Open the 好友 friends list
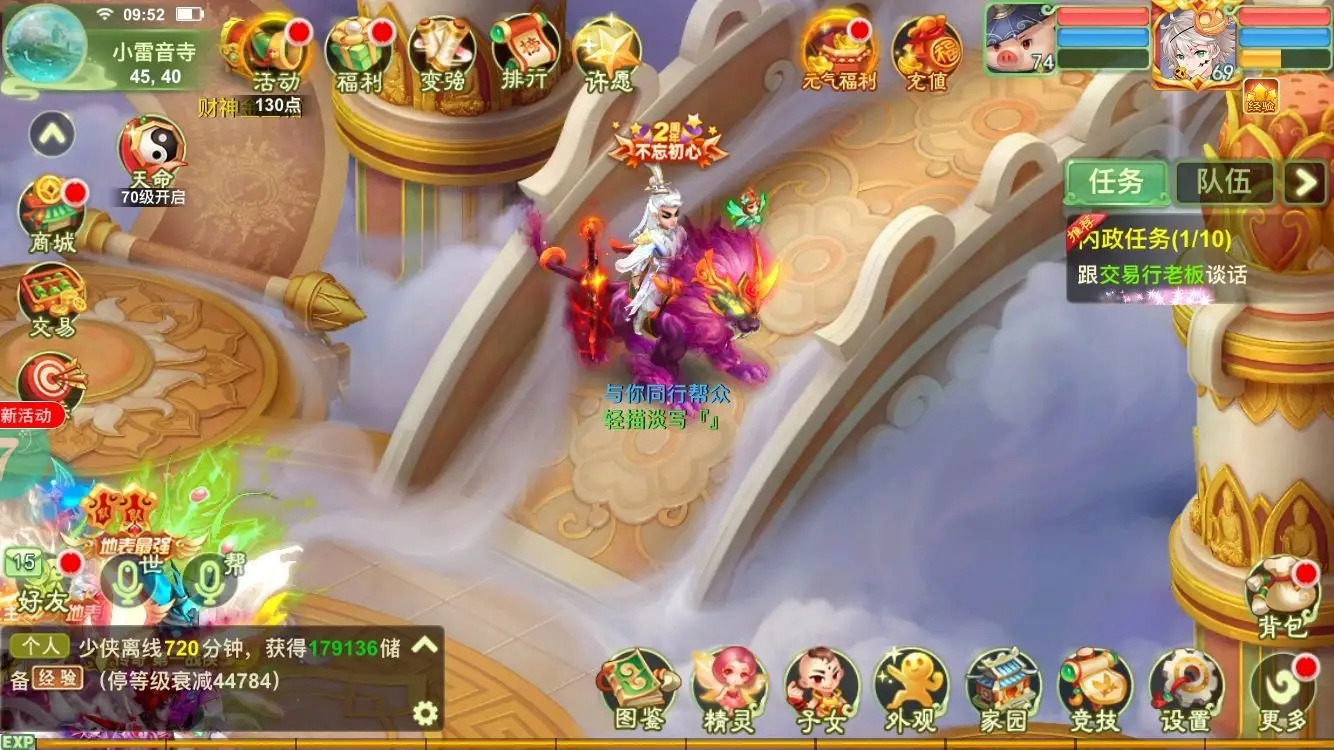 [x=44, y=578]
